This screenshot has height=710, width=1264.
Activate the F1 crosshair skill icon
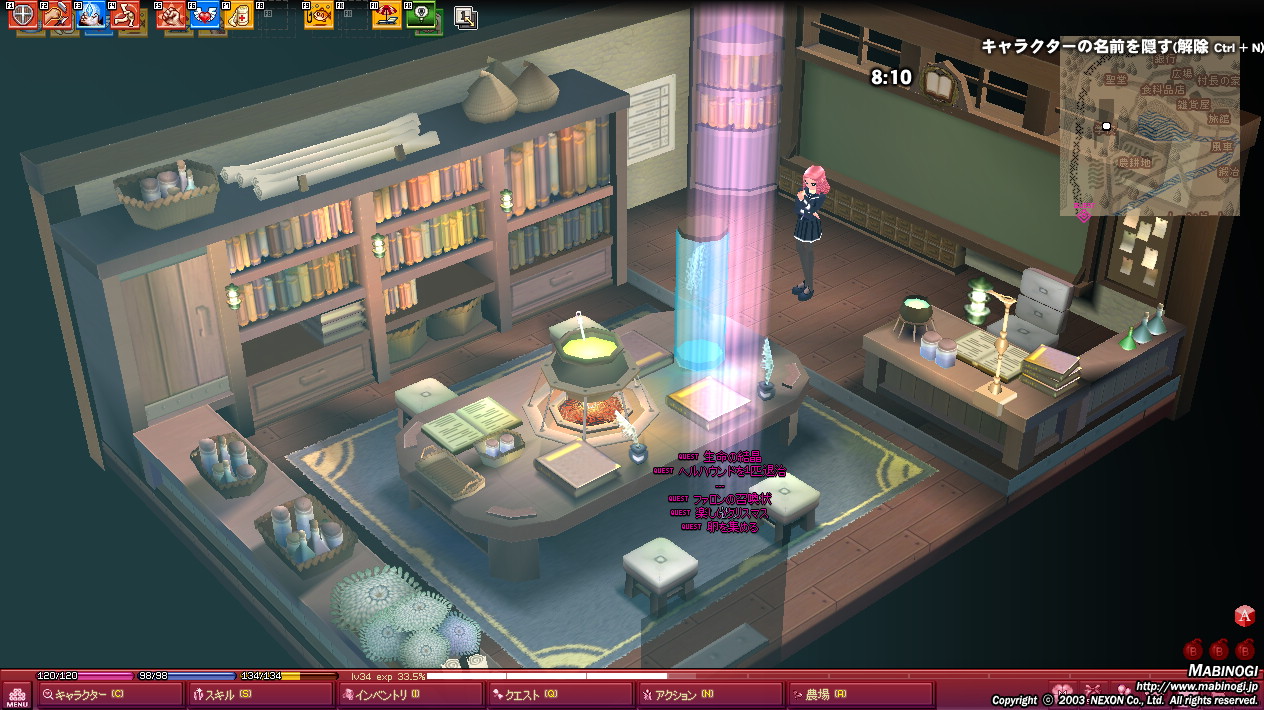pyautogui.click(x=23, y=15)
